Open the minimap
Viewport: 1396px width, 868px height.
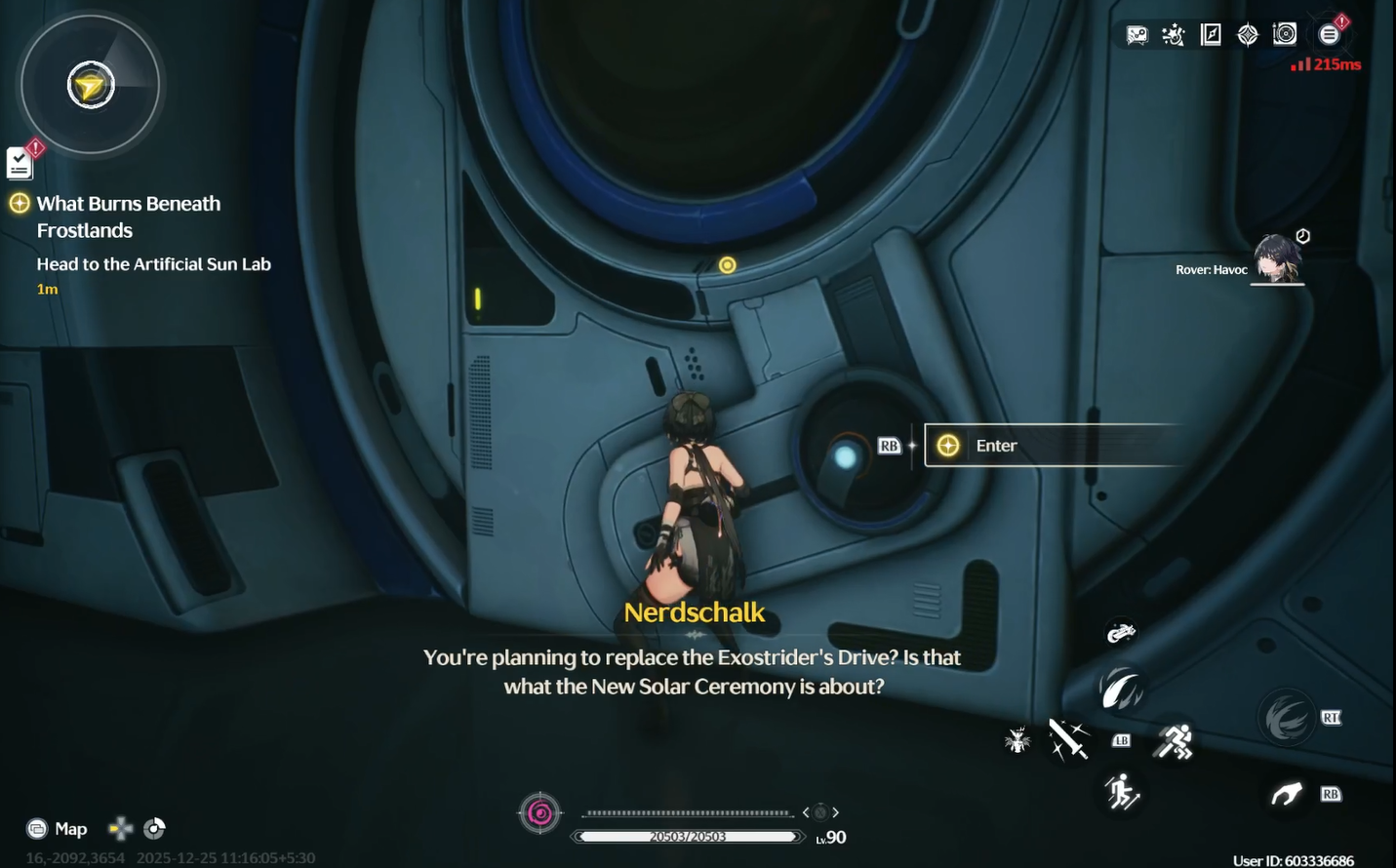point(91,86)
